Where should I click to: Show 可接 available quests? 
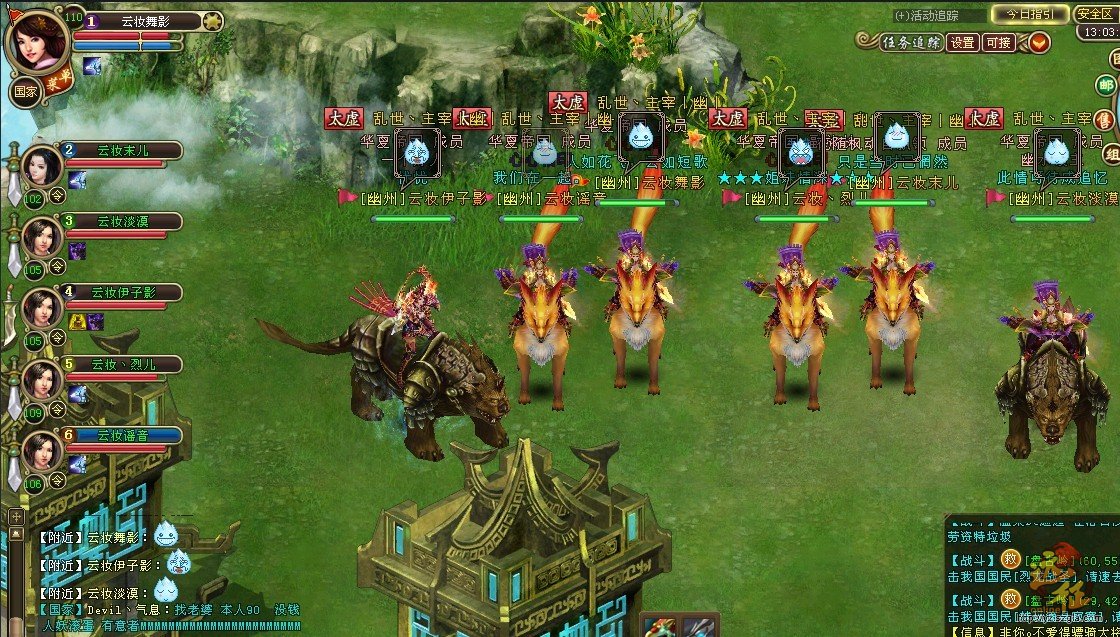click(998, 42)
